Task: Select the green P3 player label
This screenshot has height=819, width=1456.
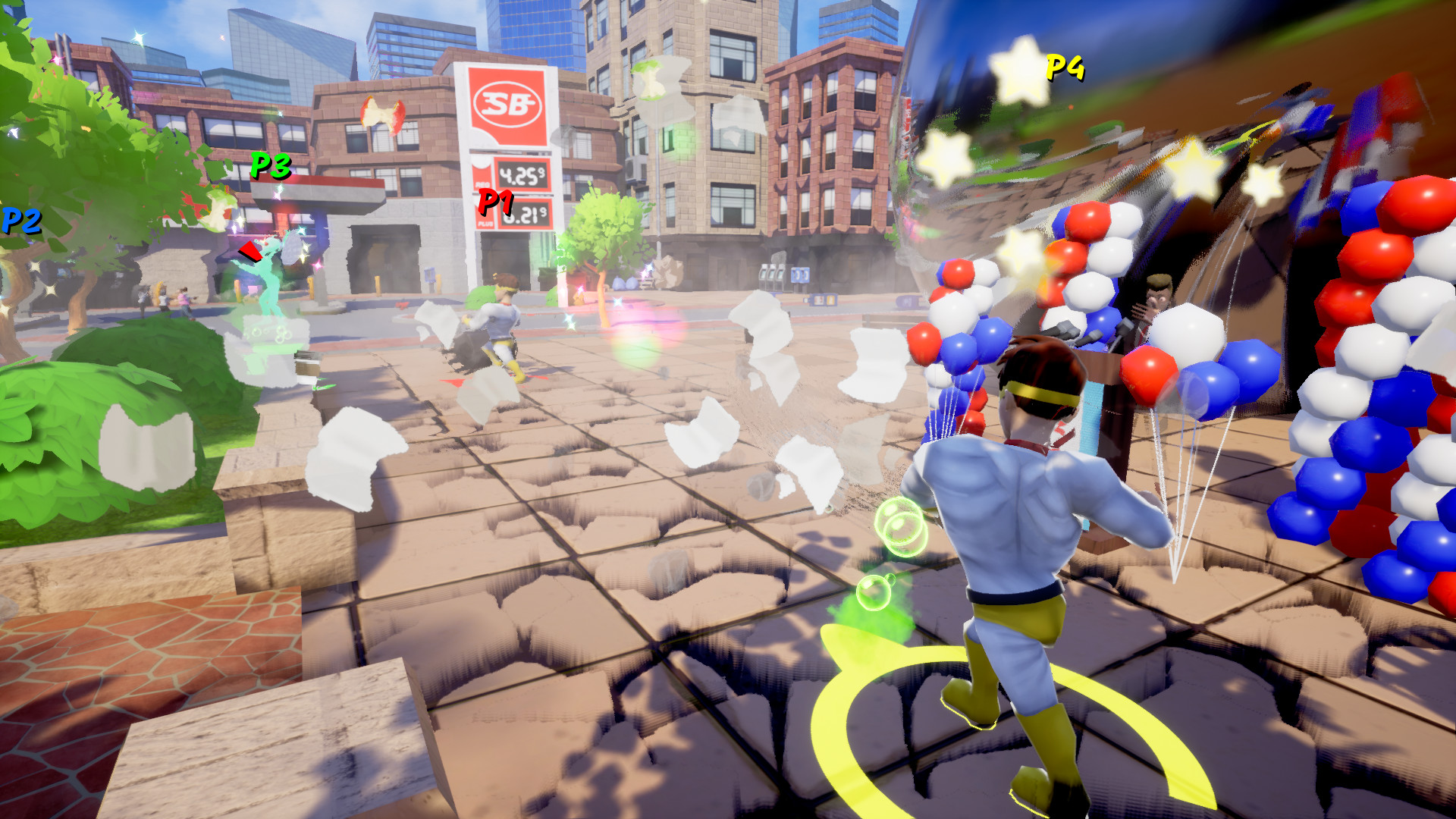Action: pyautogui.click(x=271, y=163)
